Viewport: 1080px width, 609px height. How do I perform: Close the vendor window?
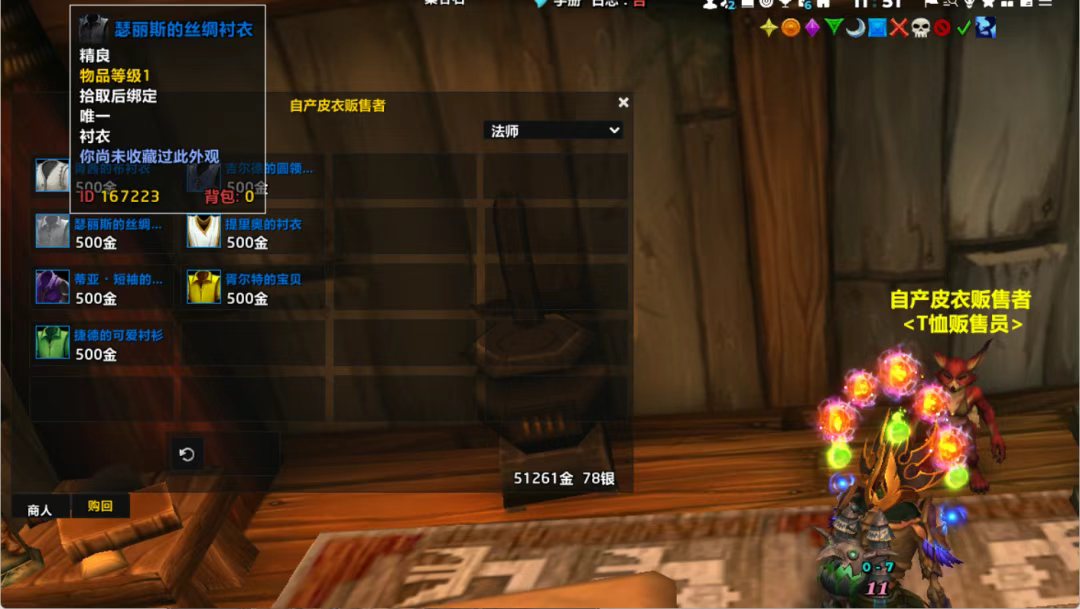pos(623,102)
